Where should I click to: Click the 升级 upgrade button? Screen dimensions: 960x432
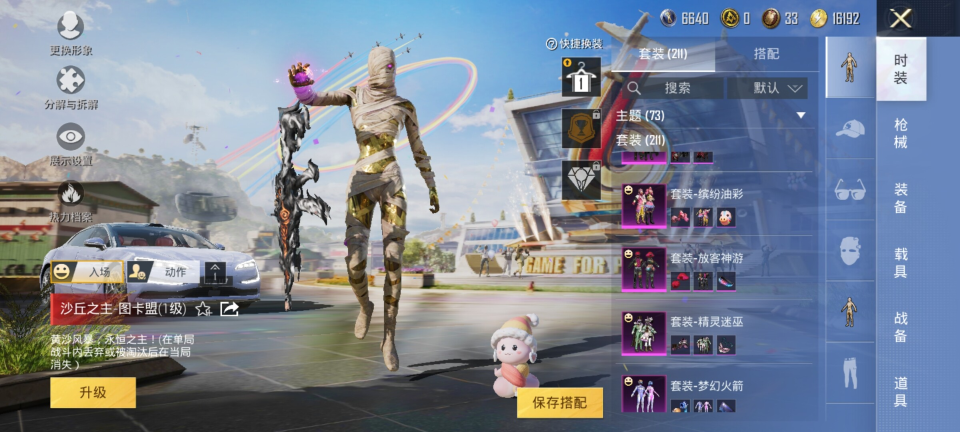tap(93, 392)
